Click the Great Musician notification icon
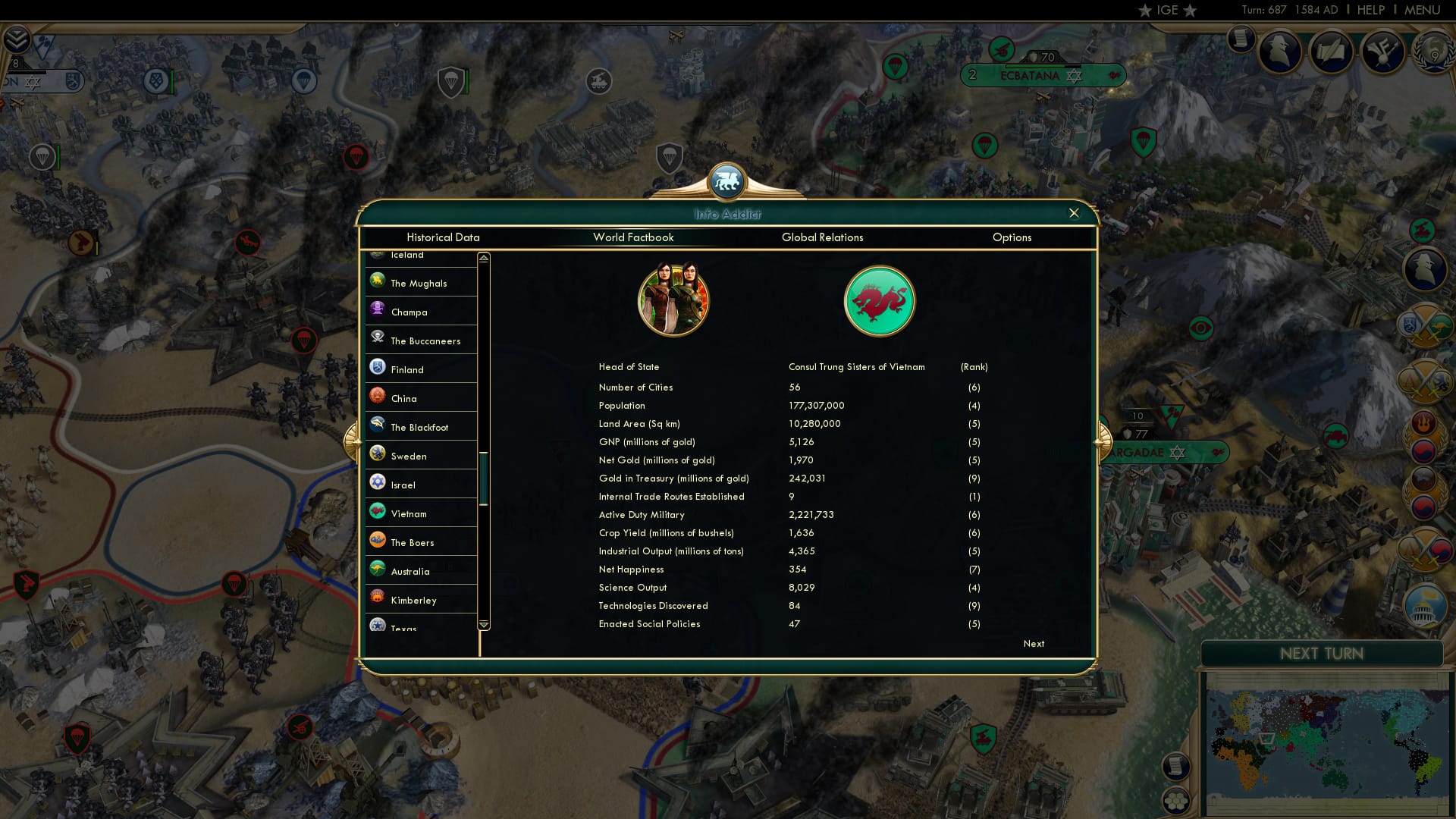This screenshot has width=1456, height=819. (1382, 52)
